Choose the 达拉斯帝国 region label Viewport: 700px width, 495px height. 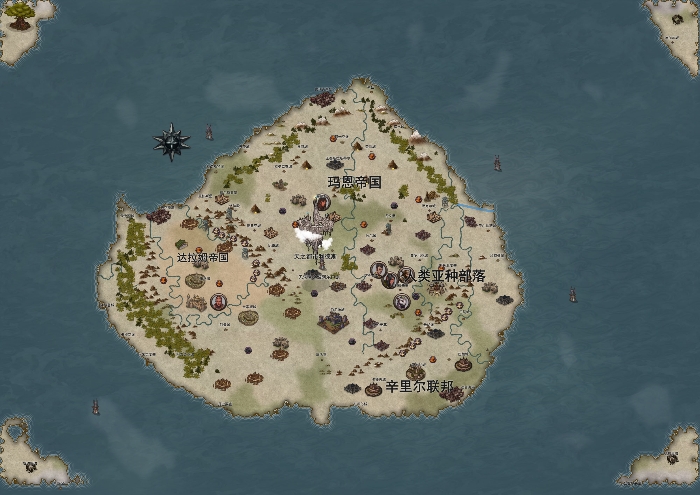pyautogui.click(x=203, y=257)
